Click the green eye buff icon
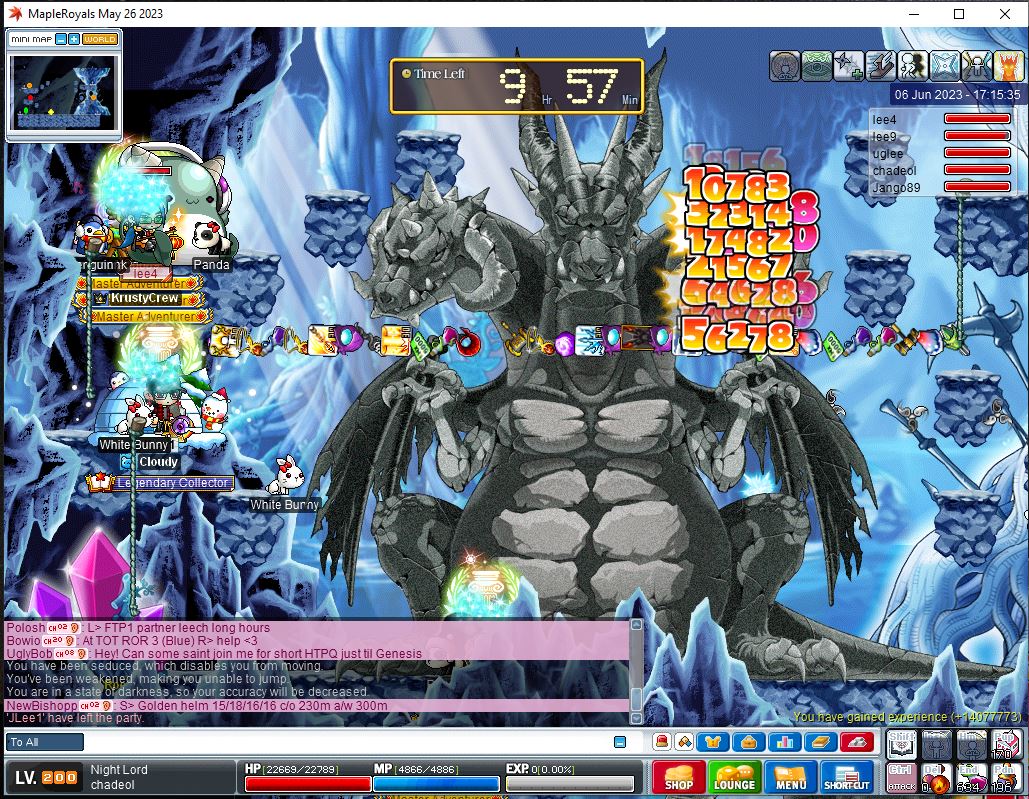Screen dimensions: 1029x799 point(817,66)
